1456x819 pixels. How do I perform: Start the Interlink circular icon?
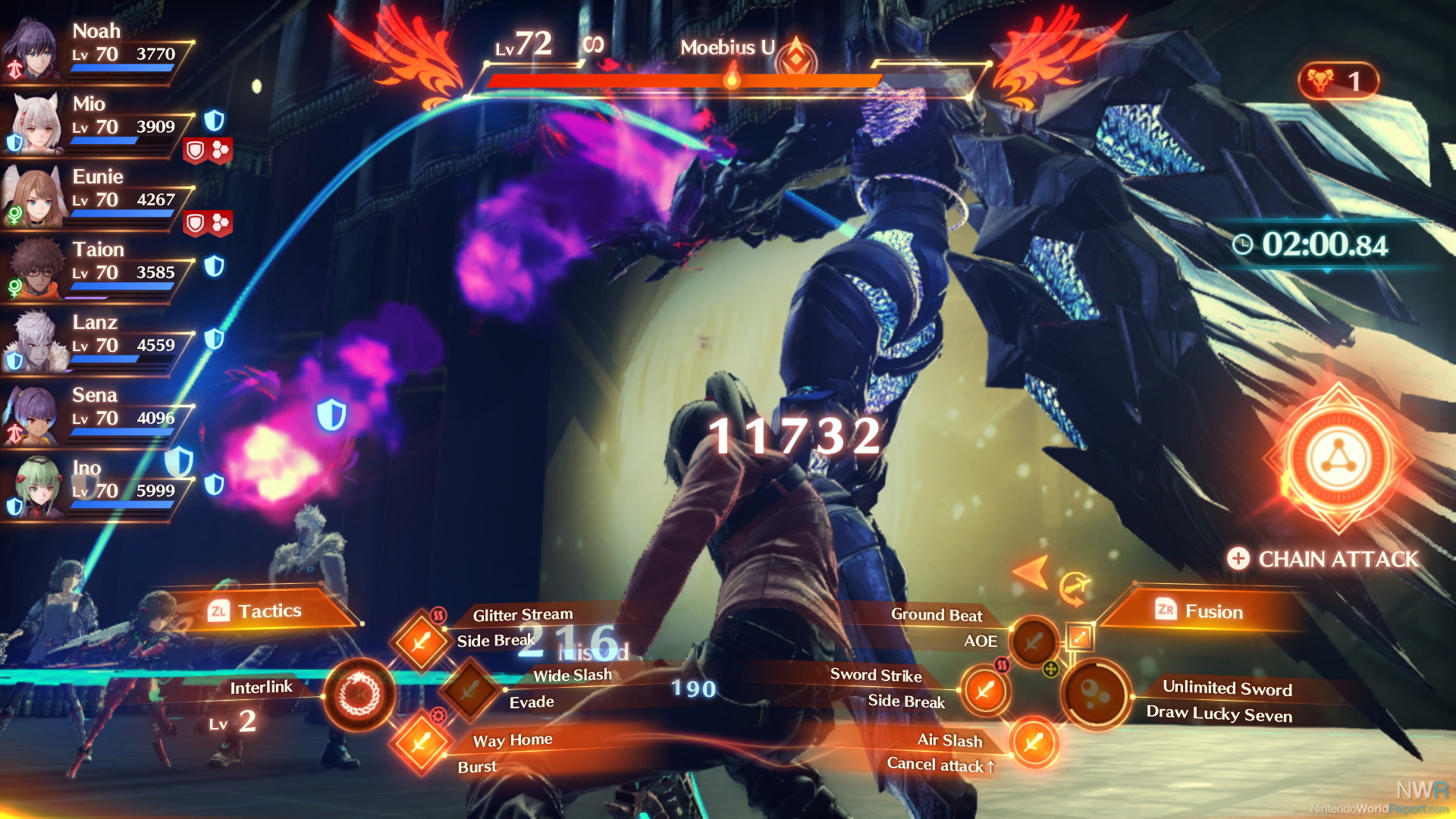click(359, 695)
